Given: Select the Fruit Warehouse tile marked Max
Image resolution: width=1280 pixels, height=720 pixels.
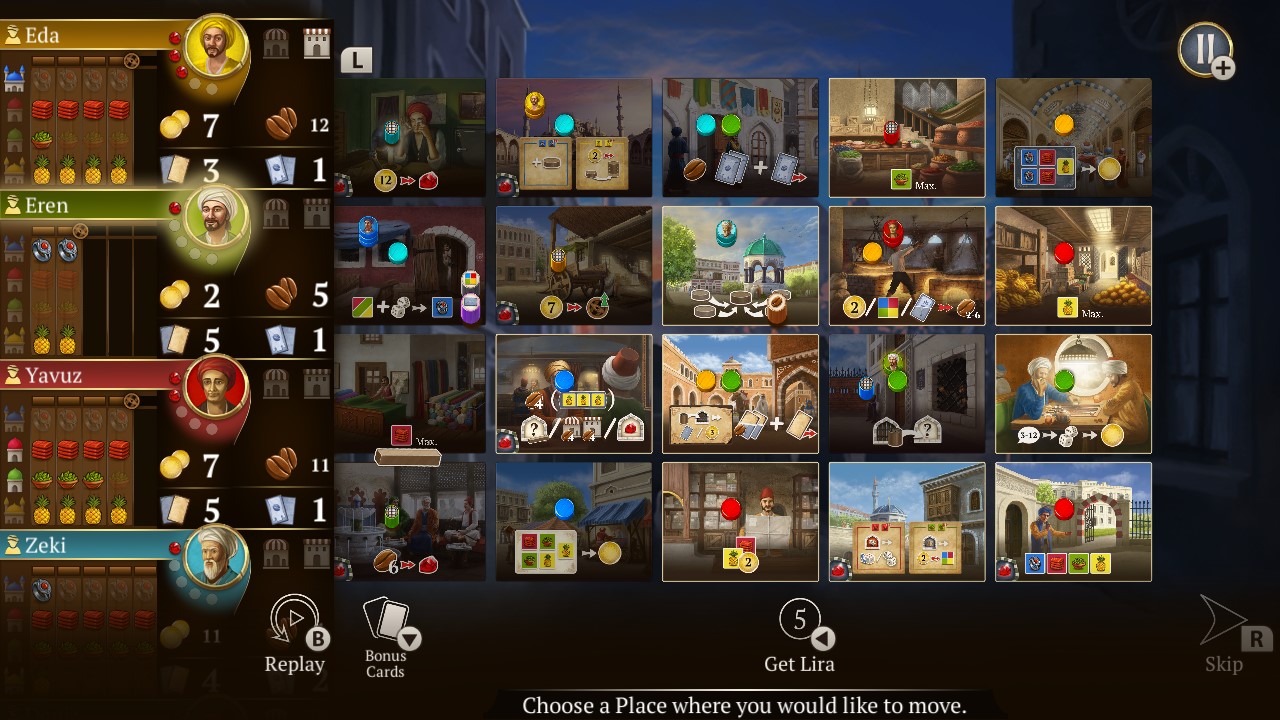Looking at the screenshot, I should pyautogui.click(x=1073, y=264).
